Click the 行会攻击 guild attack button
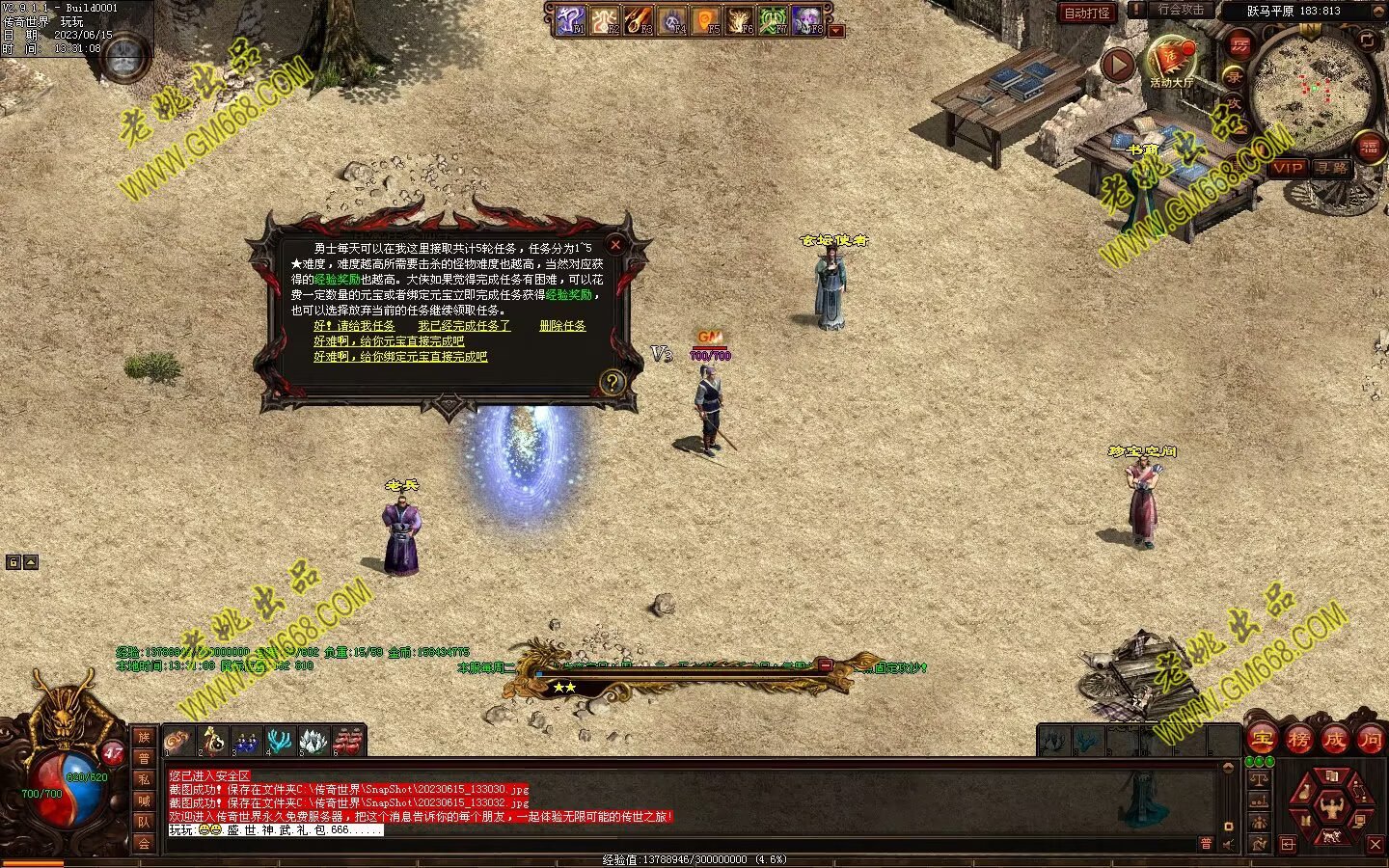This screenshot has height=868, width=1389. click(x=1181, y=10)
